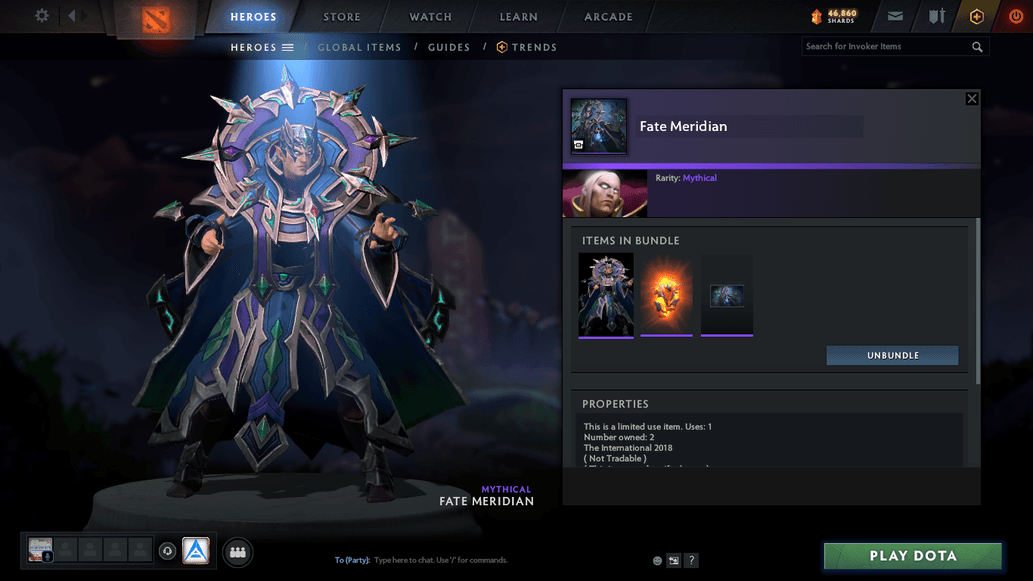Click the gold Dota Plus hexagon icon
Viewport: 1033px width, 581px height.
(x=977, y=17)
